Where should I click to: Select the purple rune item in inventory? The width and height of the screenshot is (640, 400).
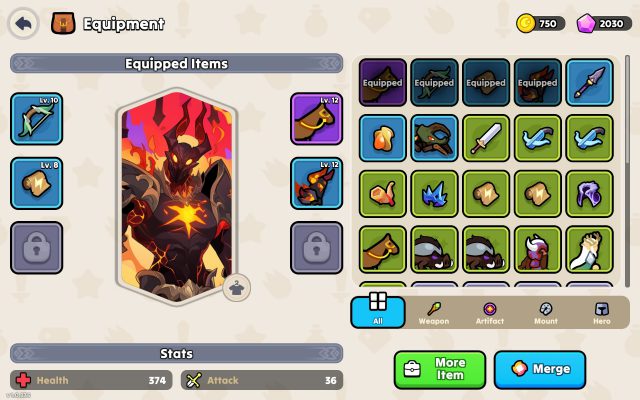[x=590, y=194]
